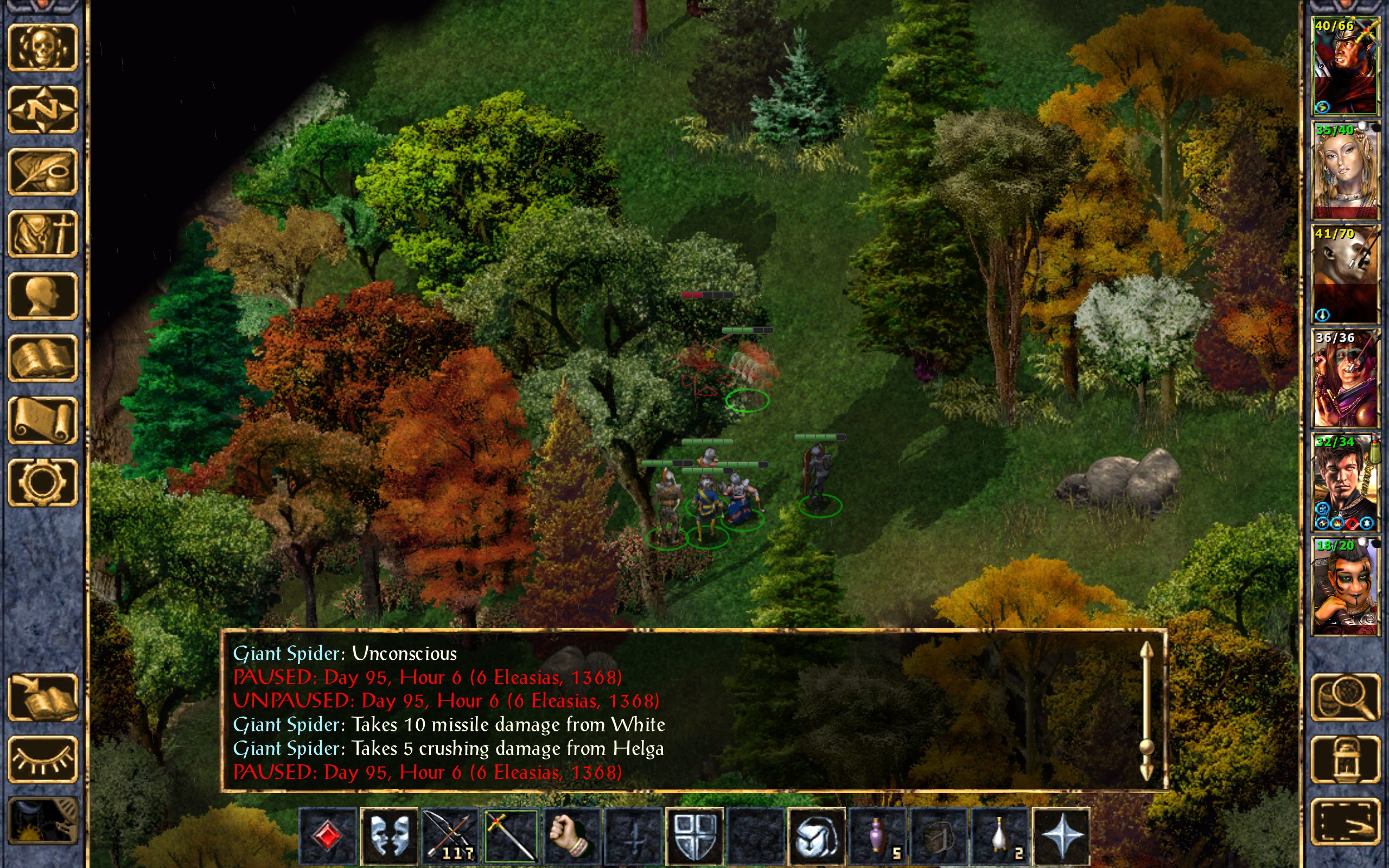1389x868 pixels.
Task: Show the character record head icon
Action: pyautogui.click(x=42, y=296)
